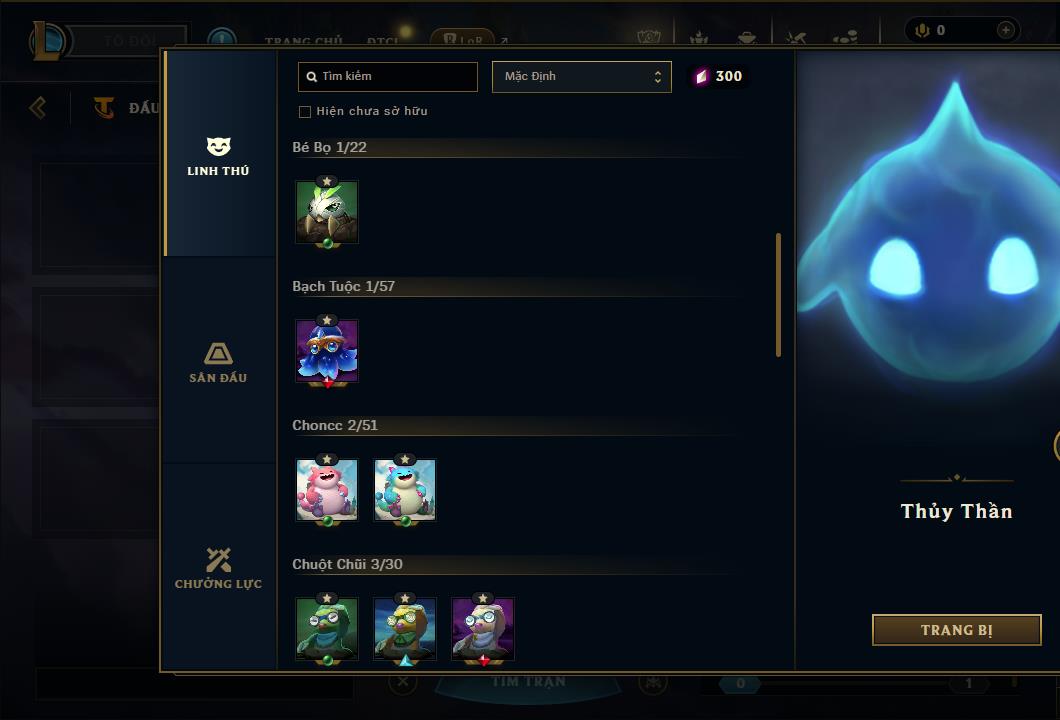Switch to the Linh Thú tab

point(218,157)
